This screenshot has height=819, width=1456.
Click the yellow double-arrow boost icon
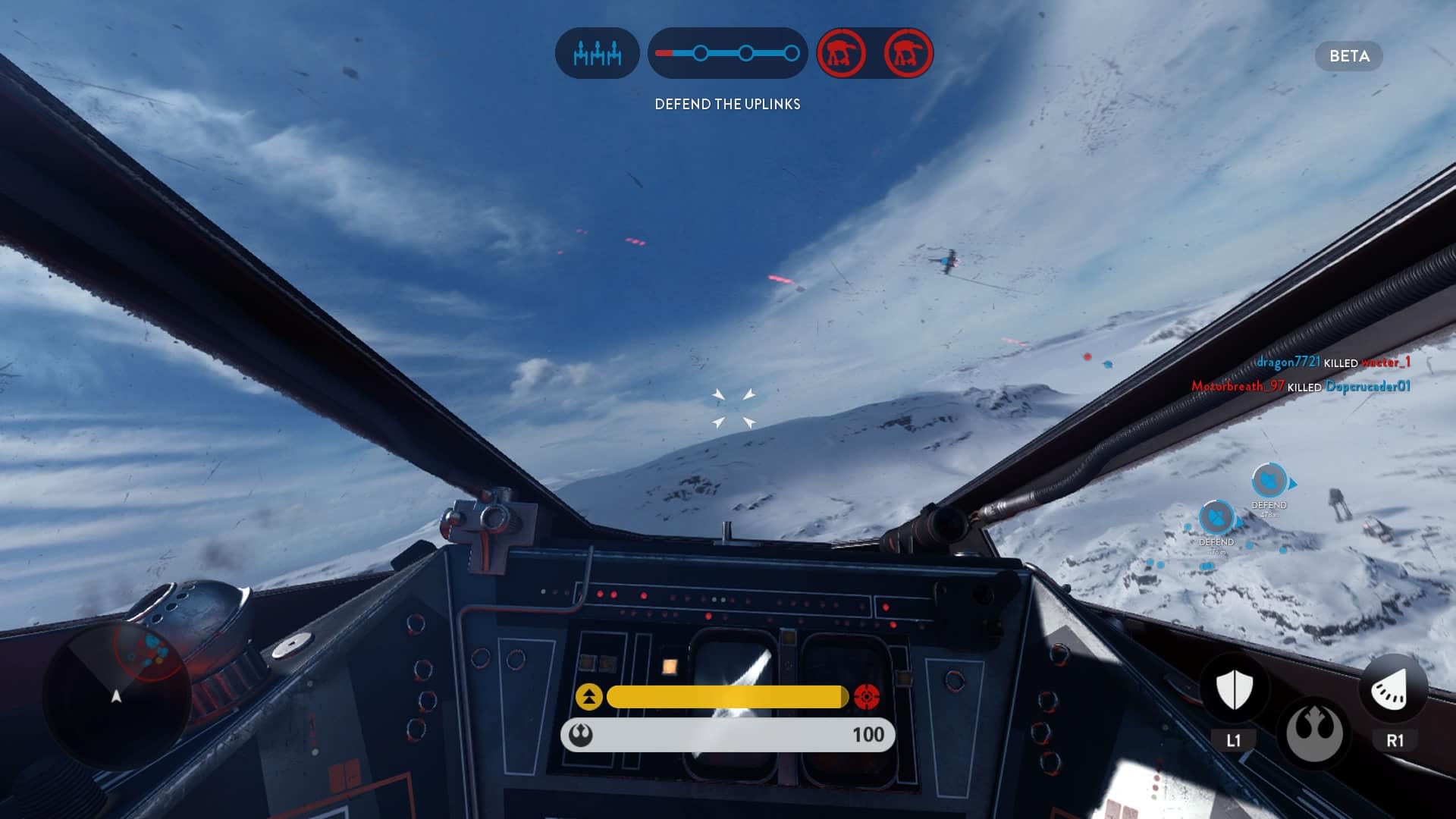click(x=588, y=696)
